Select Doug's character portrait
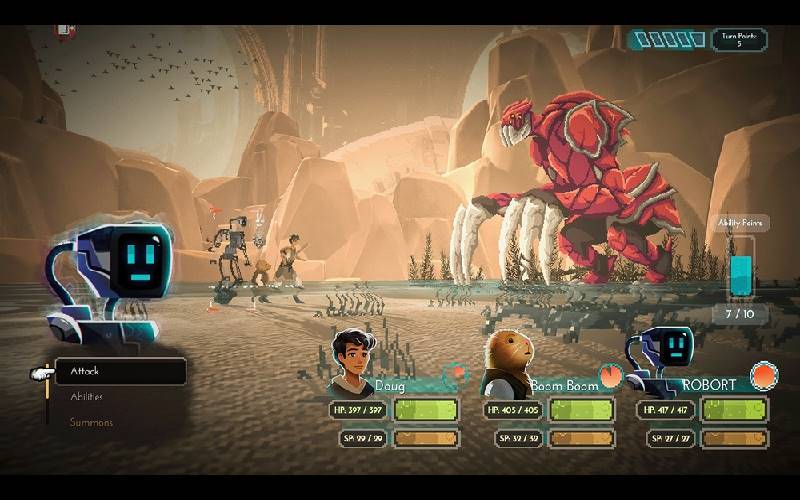Image resolution: width=800 pixels, height=500 pixels. point(352,362)
